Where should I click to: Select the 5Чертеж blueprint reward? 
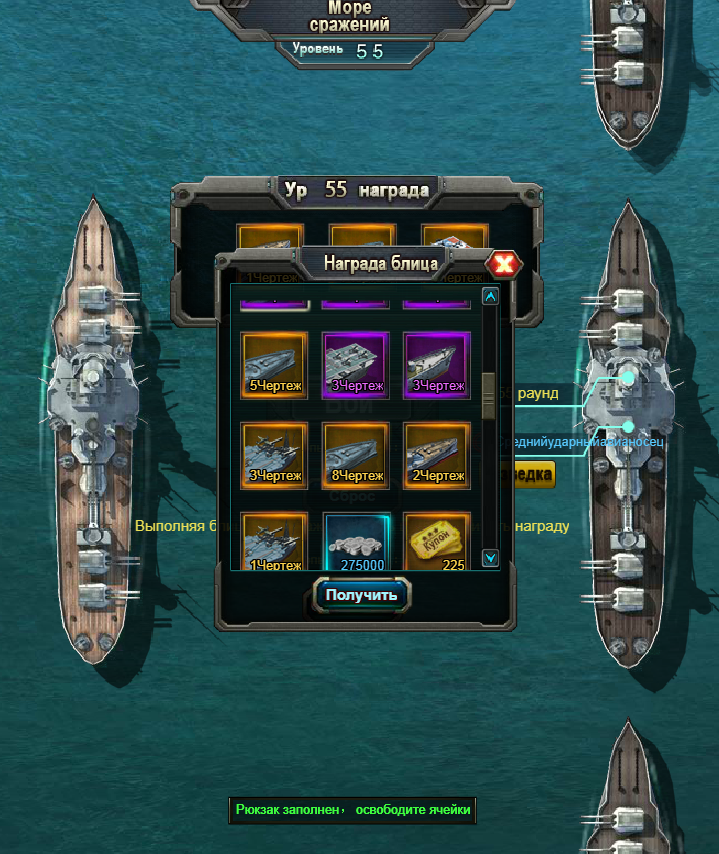click(x=274, y=364)
